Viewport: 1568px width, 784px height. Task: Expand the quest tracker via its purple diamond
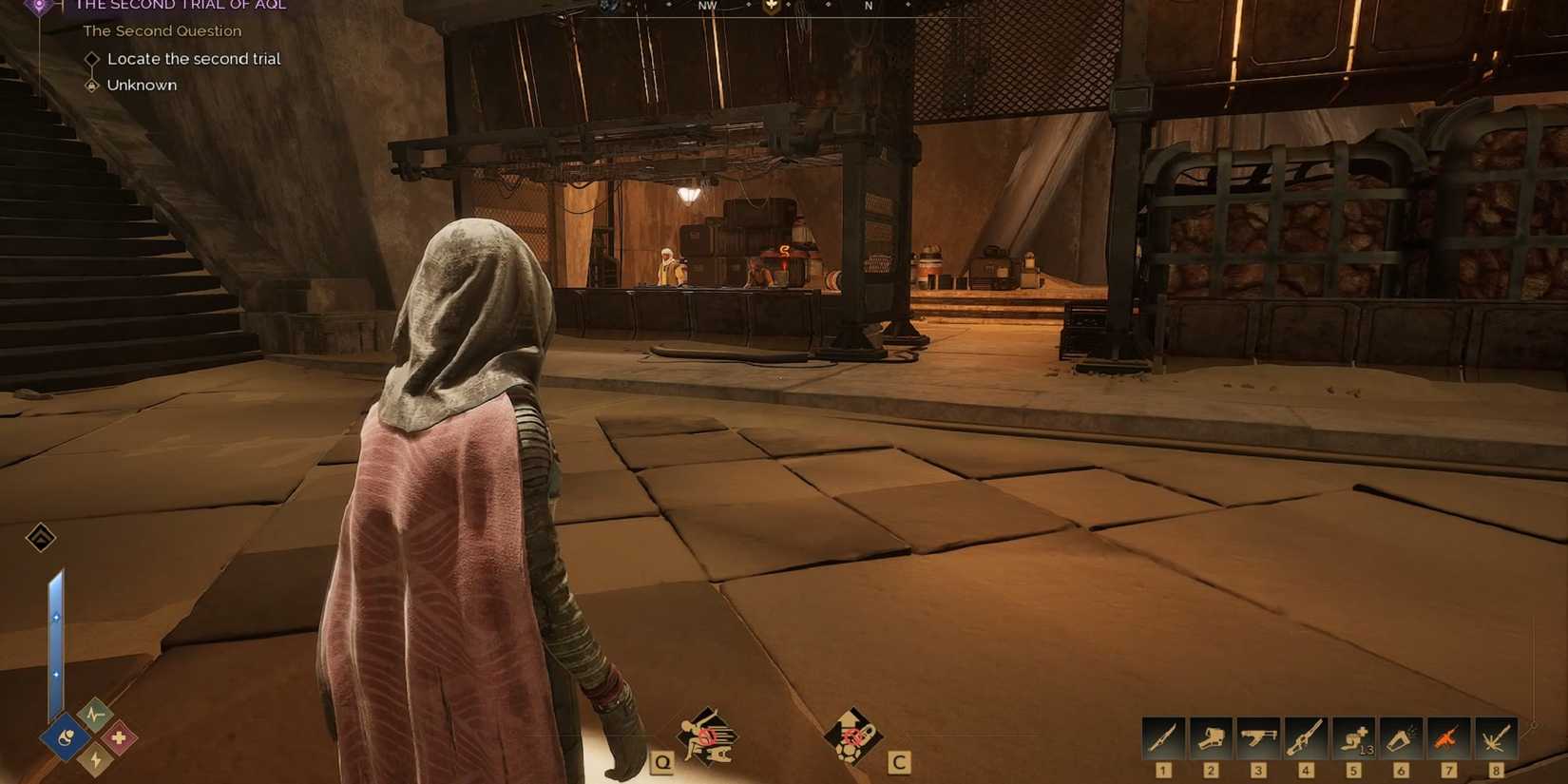40,6
